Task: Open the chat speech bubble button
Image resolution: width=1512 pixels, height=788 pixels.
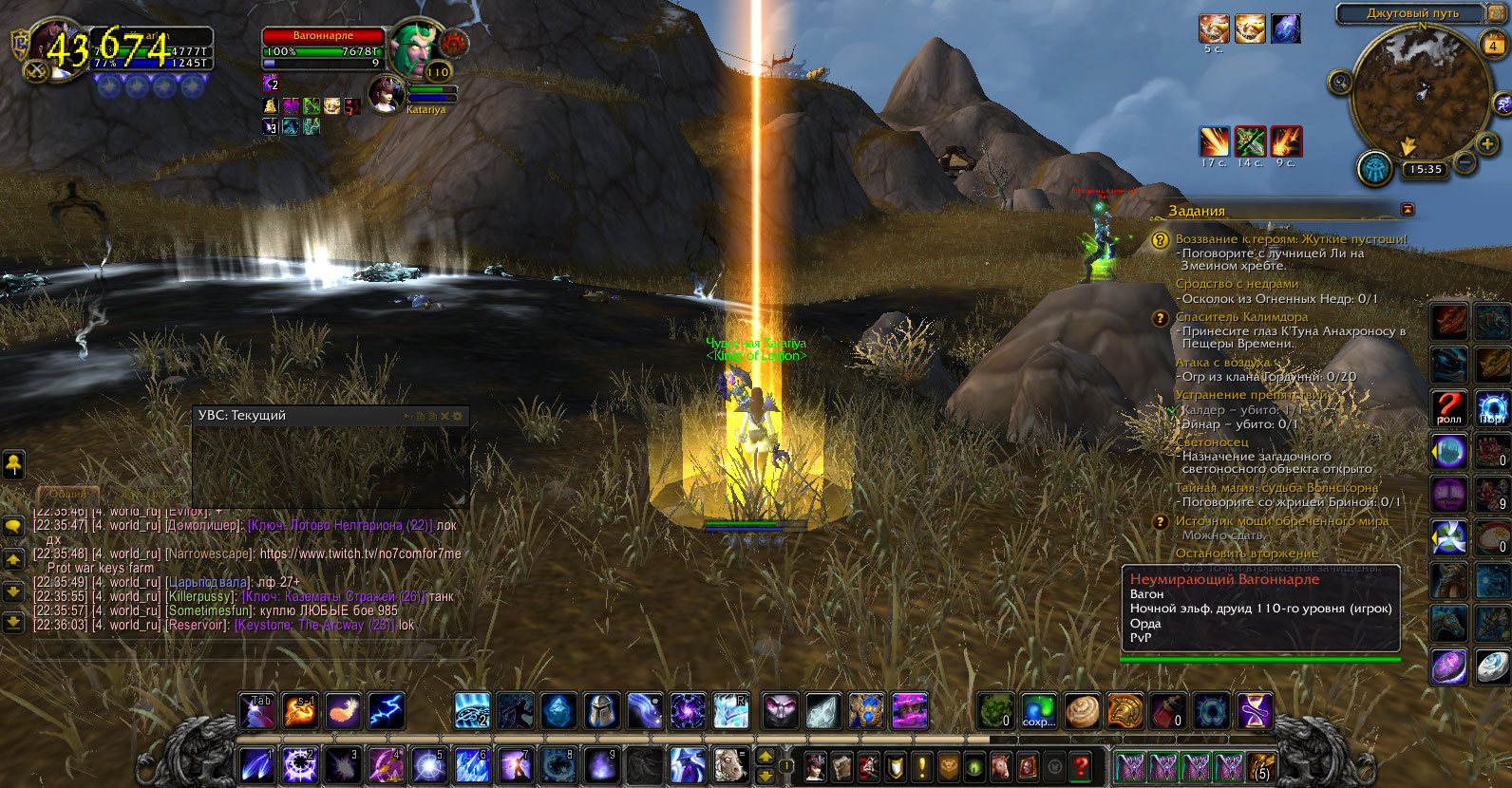Action: [x=13, y=525]
